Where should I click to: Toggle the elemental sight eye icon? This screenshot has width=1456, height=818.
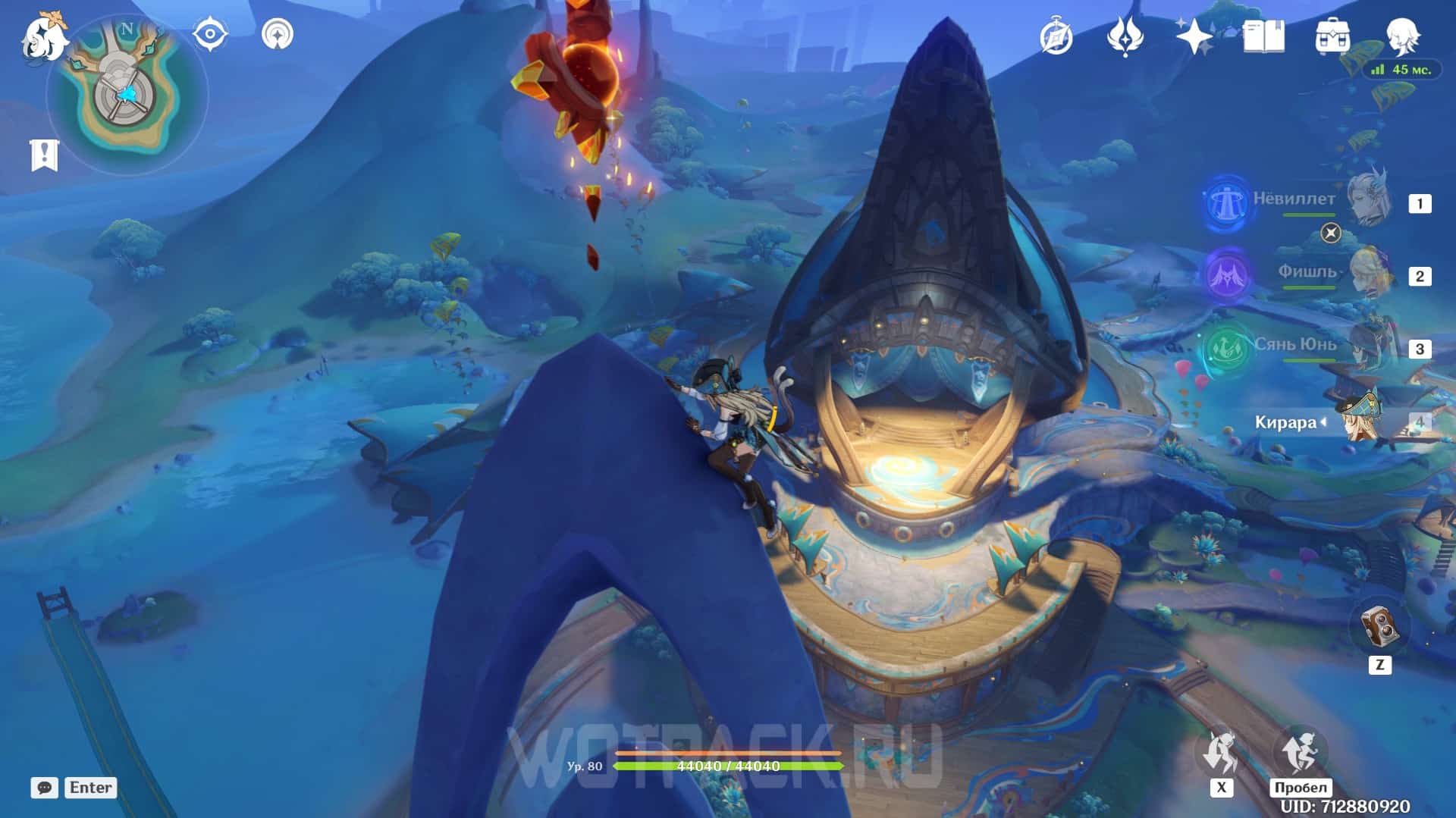coord(210,35)
